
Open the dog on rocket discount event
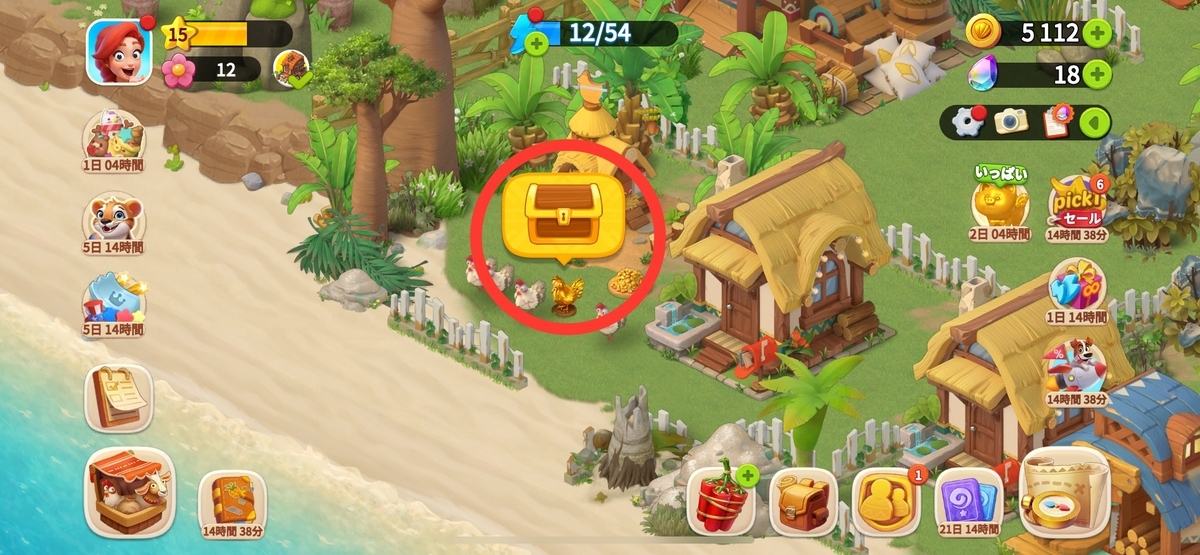tap(1077, 369)
